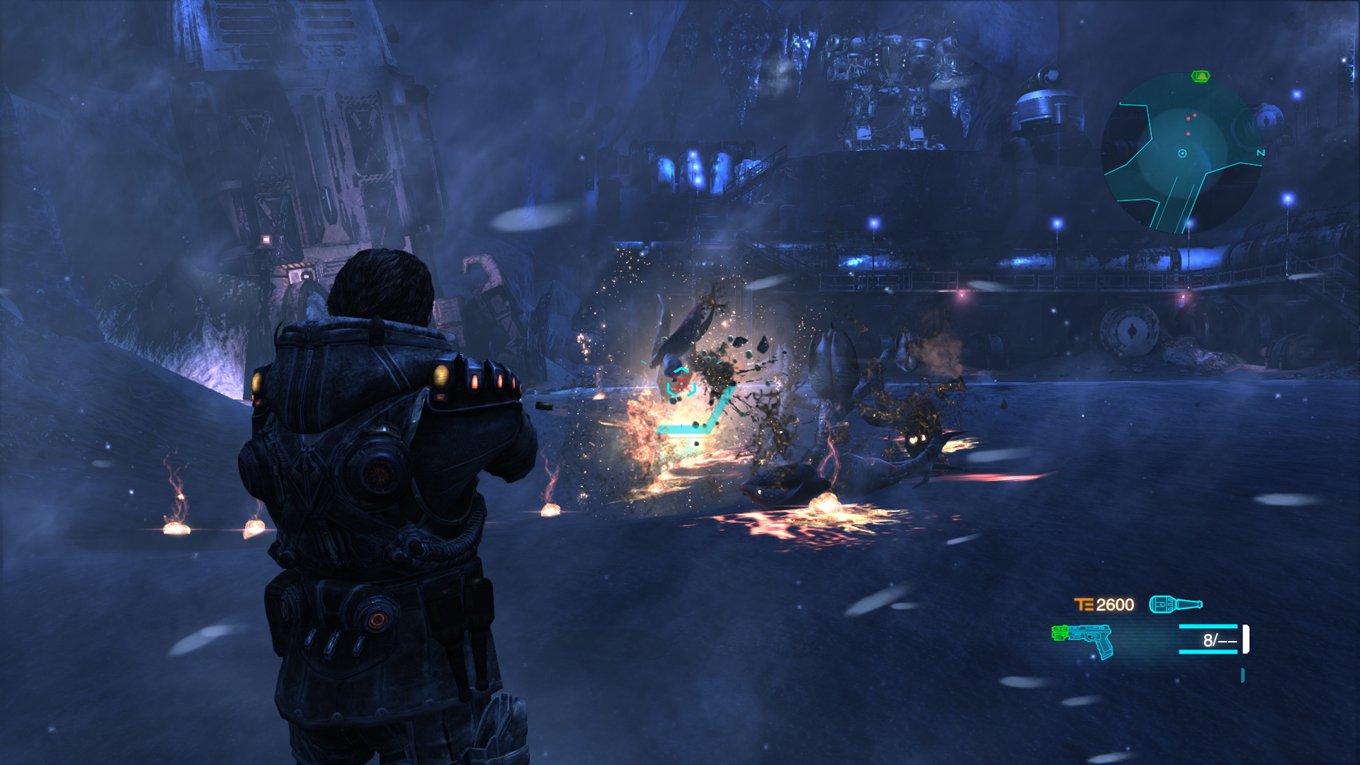The width and height of the screenshot is (1360, 765).
Task: Click the cyan bar below the ammo counter
Action: (1208, 652)
